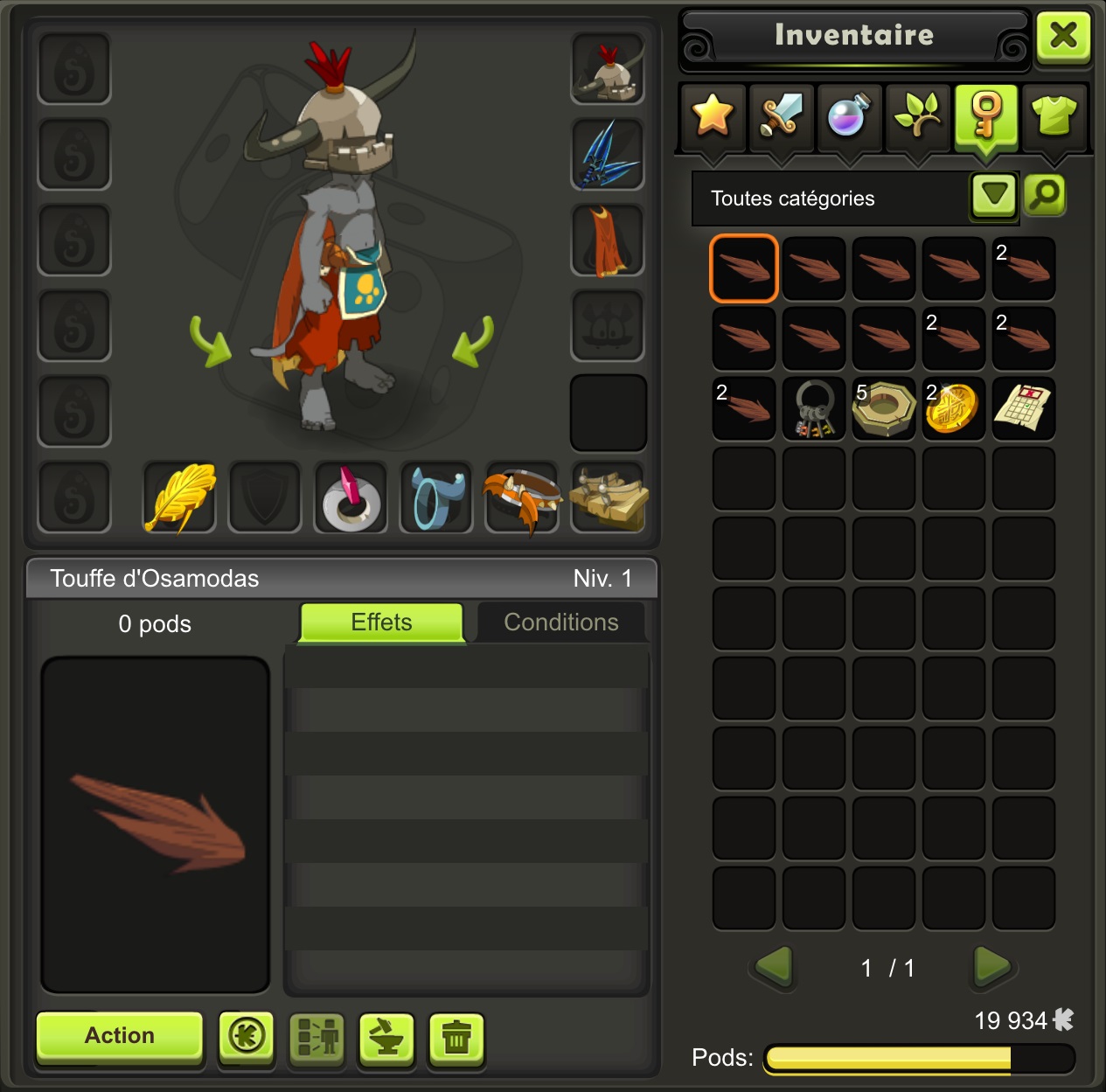This screenshot has height=1092, width=1106.
Task: Open the Toutes catégories dropdown
Action: [994, 195]
